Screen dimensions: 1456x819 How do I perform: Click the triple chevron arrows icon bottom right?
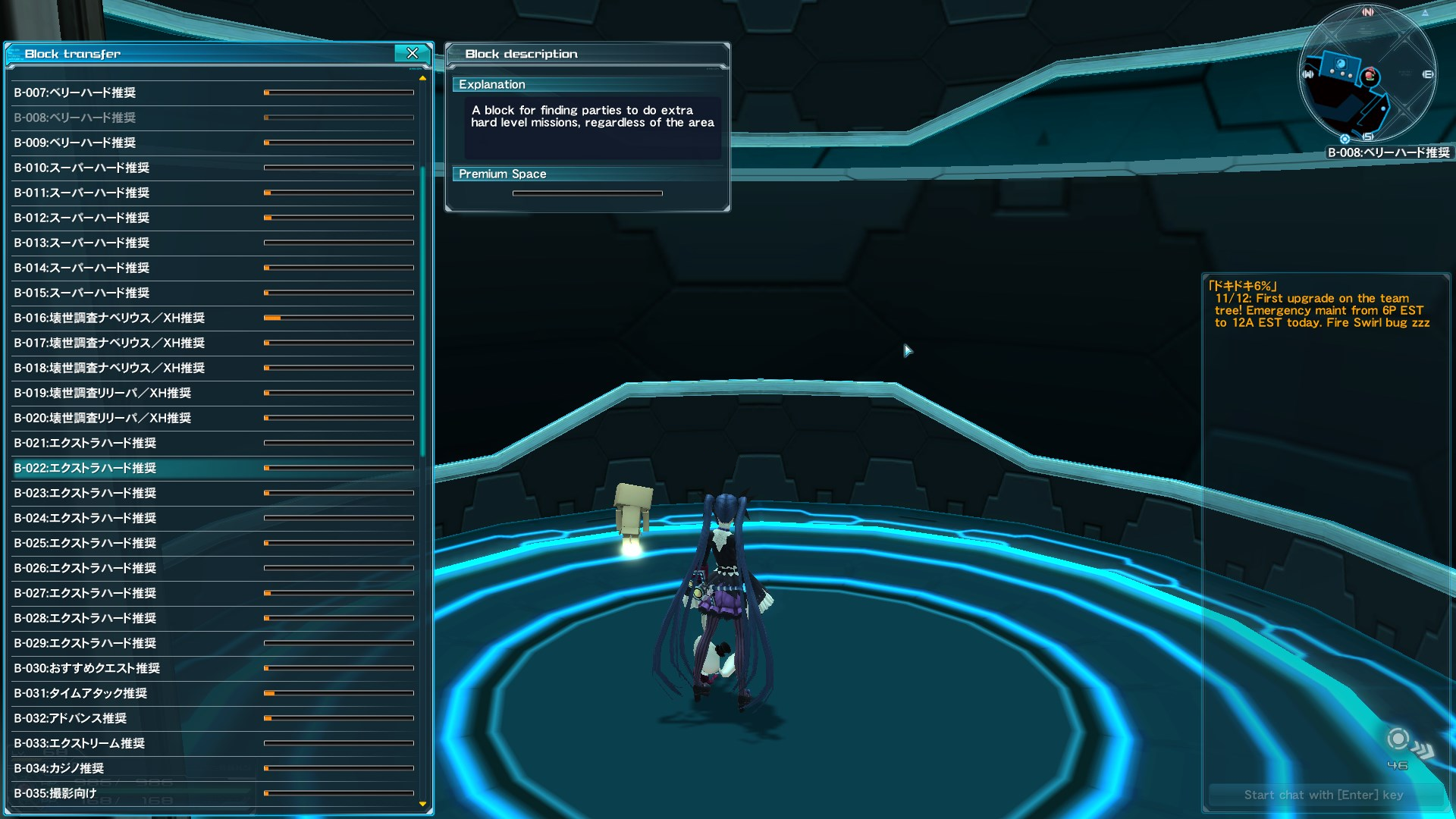pos(1423,747)
